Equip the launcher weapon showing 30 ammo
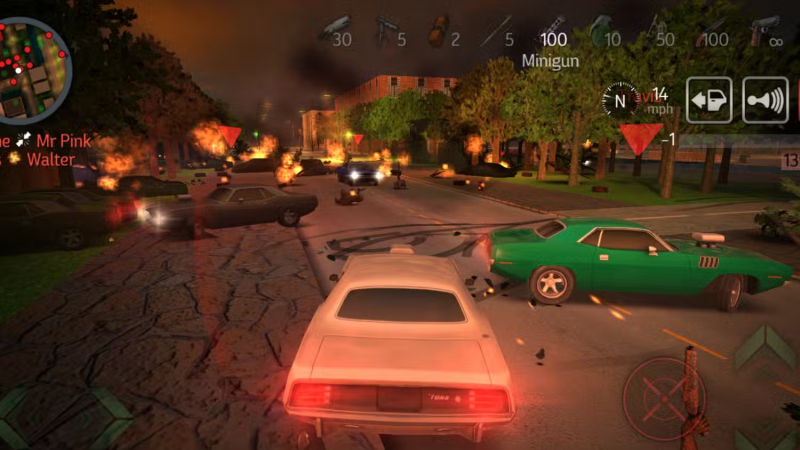Viewport: 800px width, 450px height. [x=337, y=30]
